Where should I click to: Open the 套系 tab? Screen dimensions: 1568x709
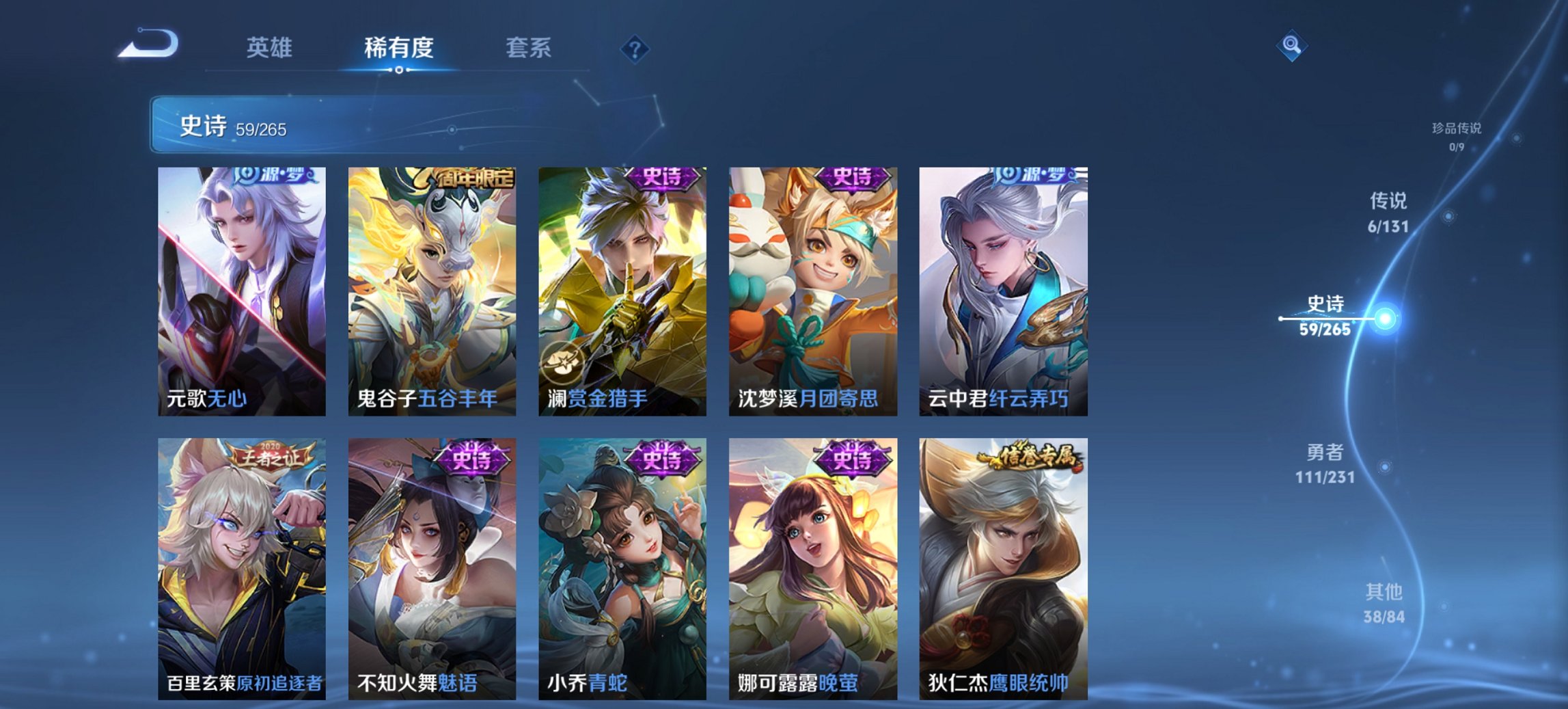point(529,49)
